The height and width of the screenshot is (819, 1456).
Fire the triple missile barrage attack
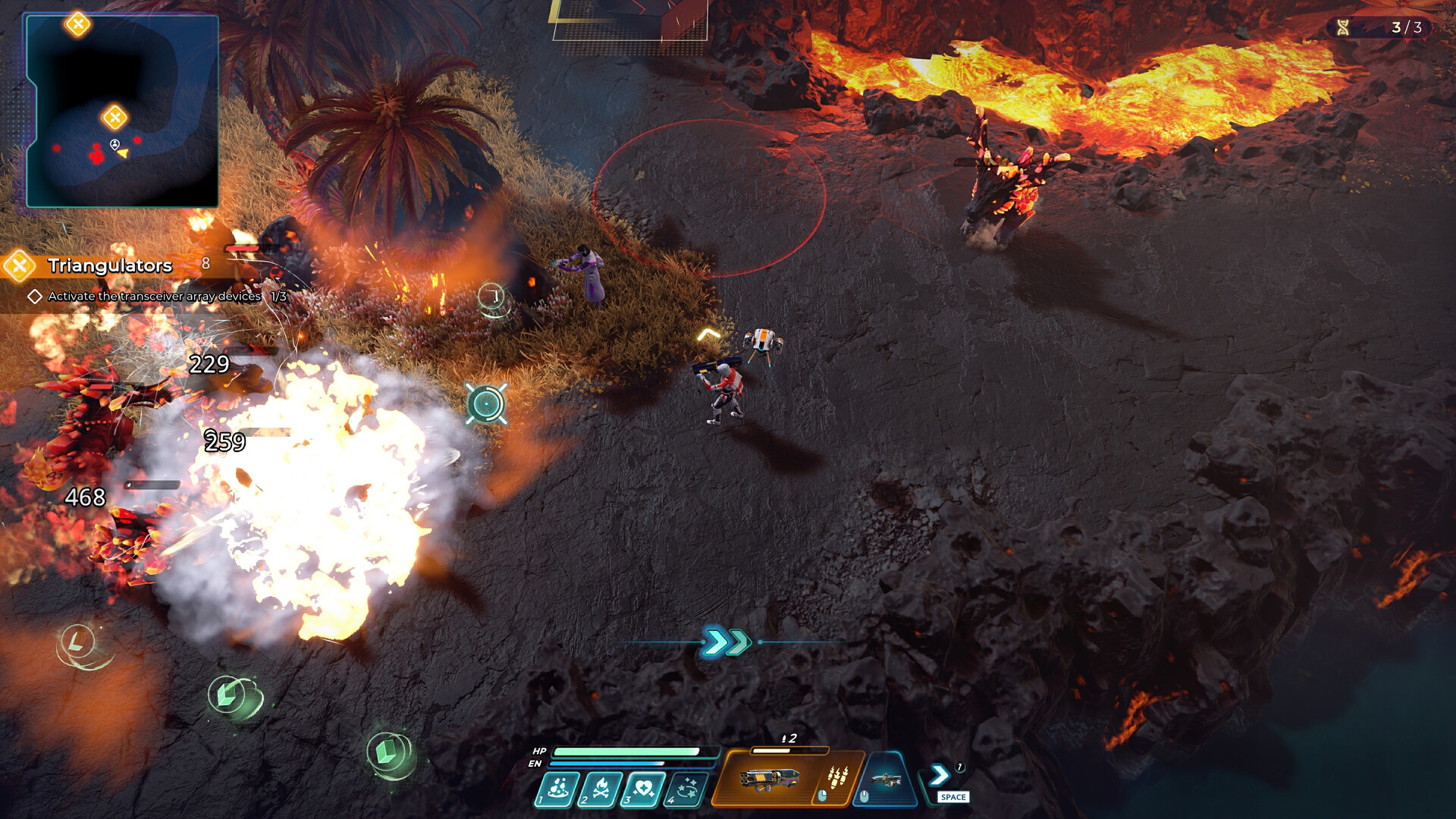tap(836, 778)
